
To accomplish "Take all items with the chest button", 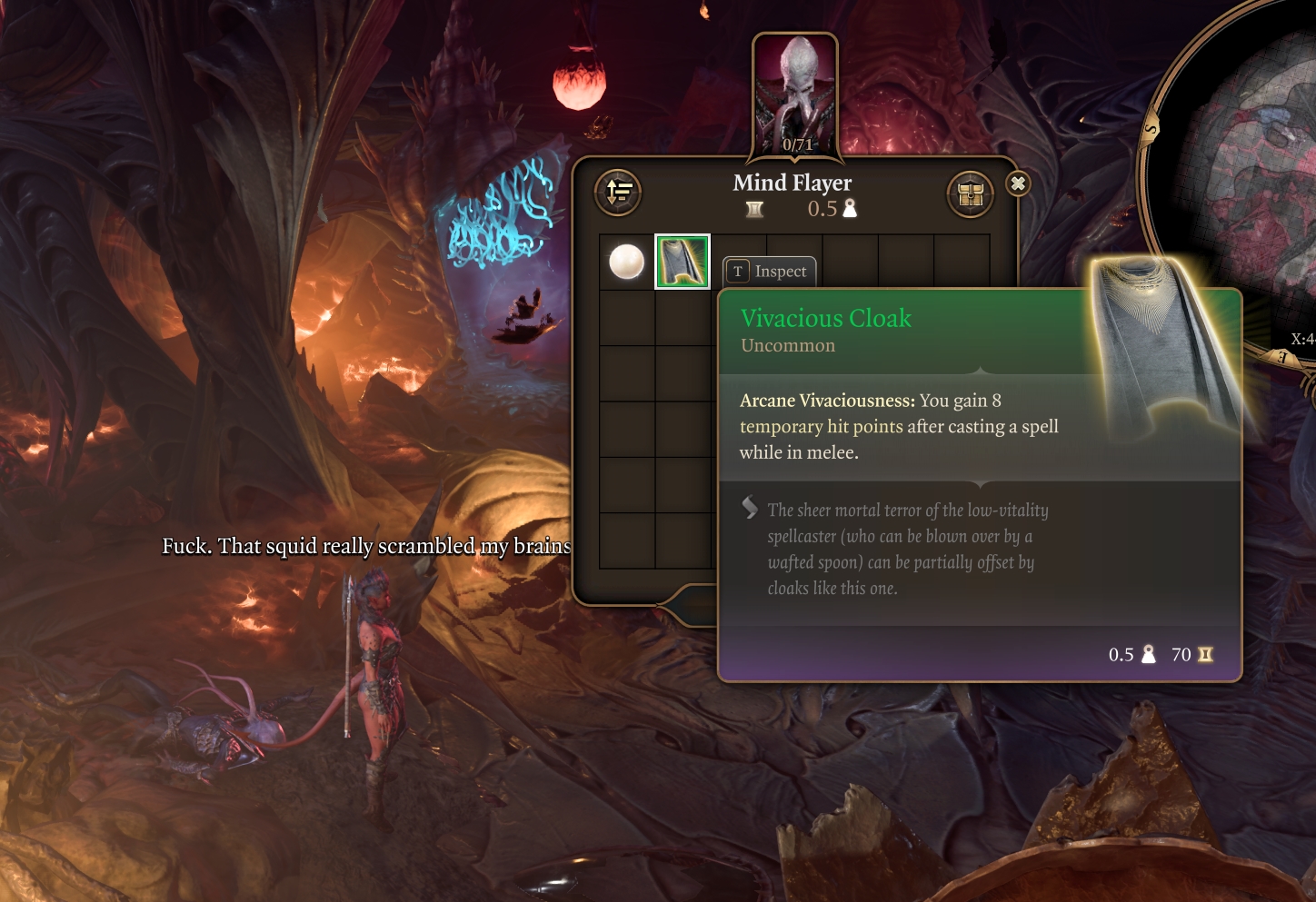I will pyautogui.click(x=970, y=193).
